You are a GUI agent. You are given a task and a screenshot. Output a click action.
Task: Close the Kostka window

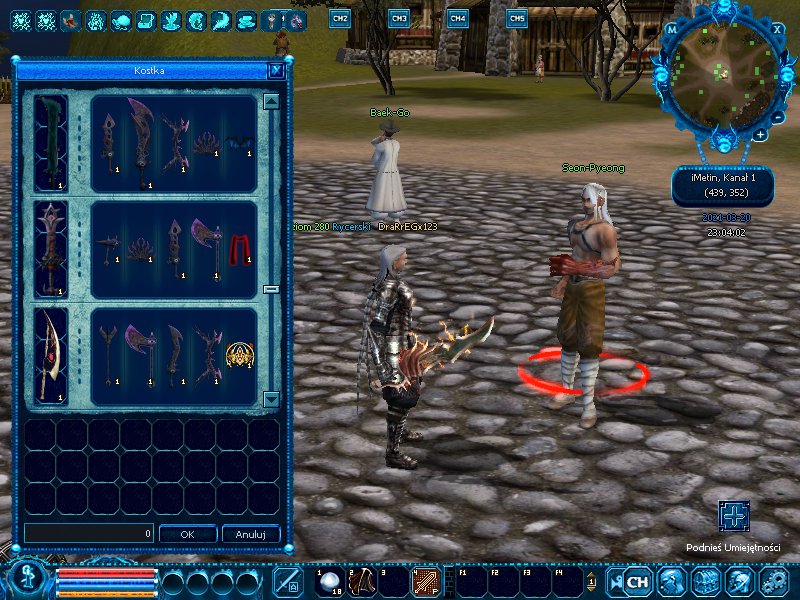click(x=276, y=71)
